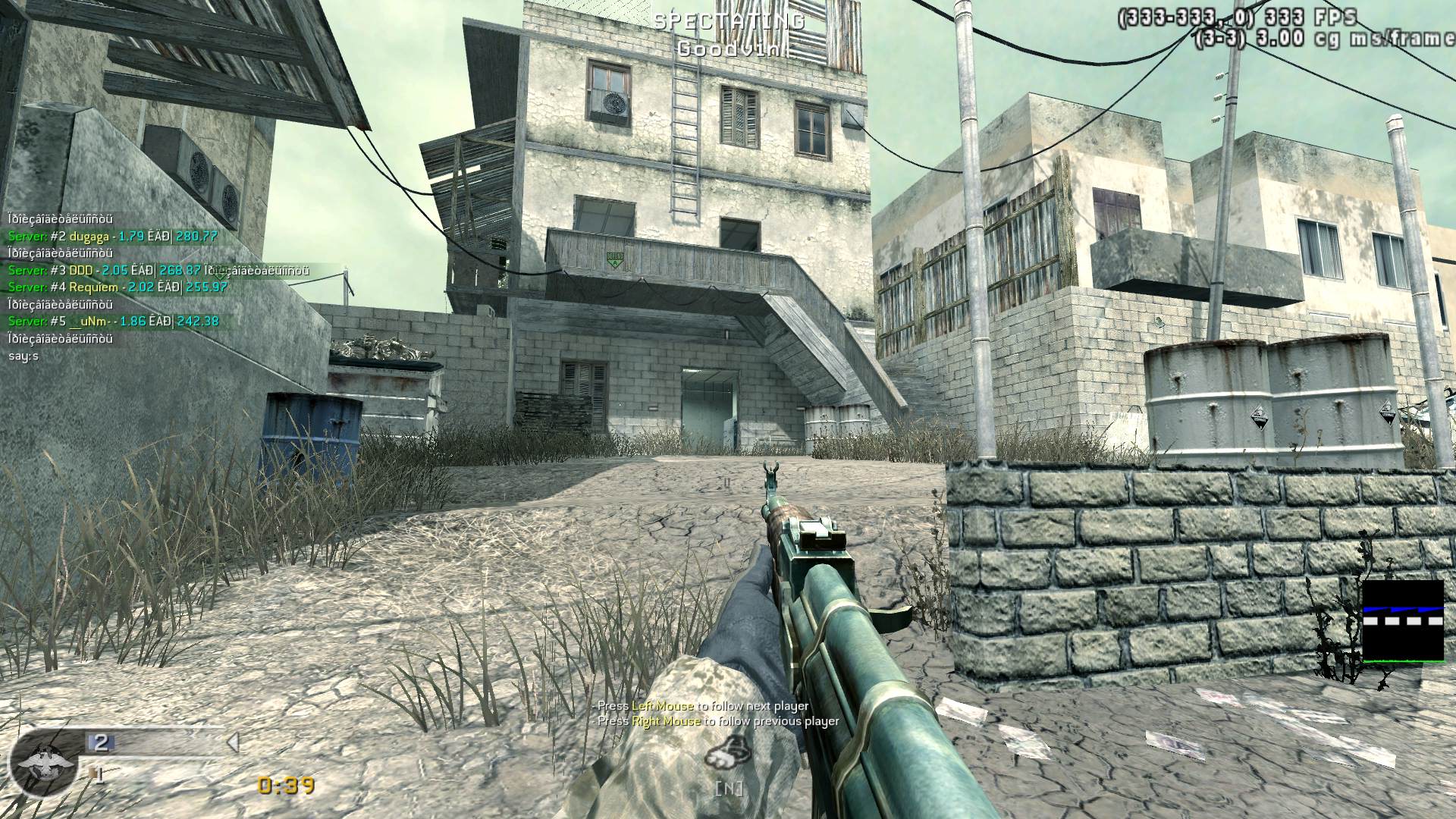The height and width of the screenshot is (819, 1456).
Task: Click the ladder on the central building
Action: (686, 136)
